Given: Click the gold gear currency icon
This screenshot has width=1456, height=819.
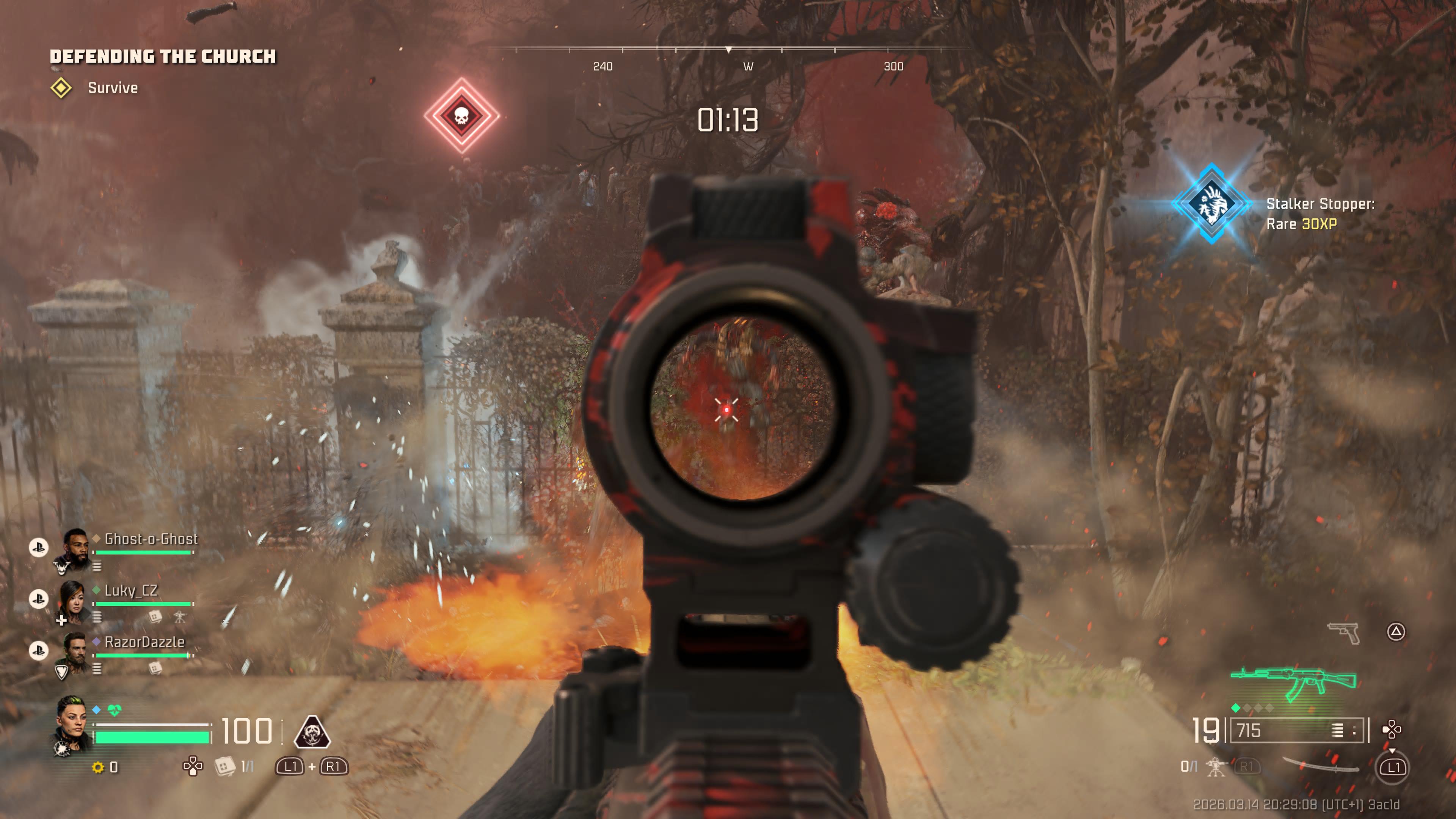Looking at the screenshot, I should (x=98, y=767).
